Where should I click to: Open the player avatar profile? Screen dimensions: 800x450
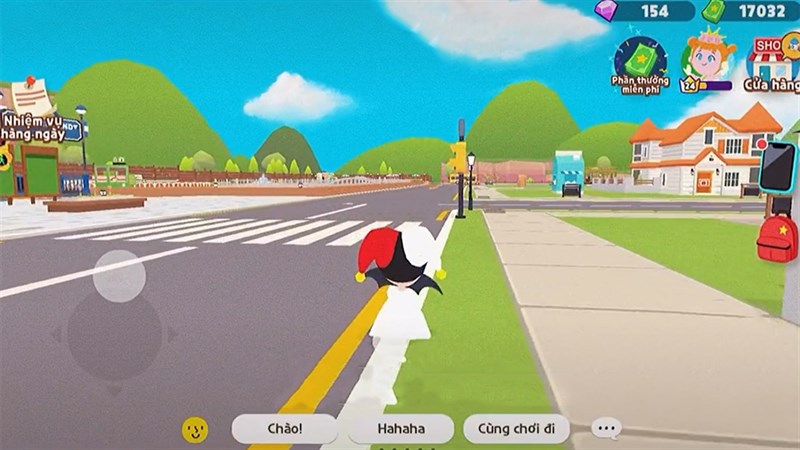[x=708, y=62]
